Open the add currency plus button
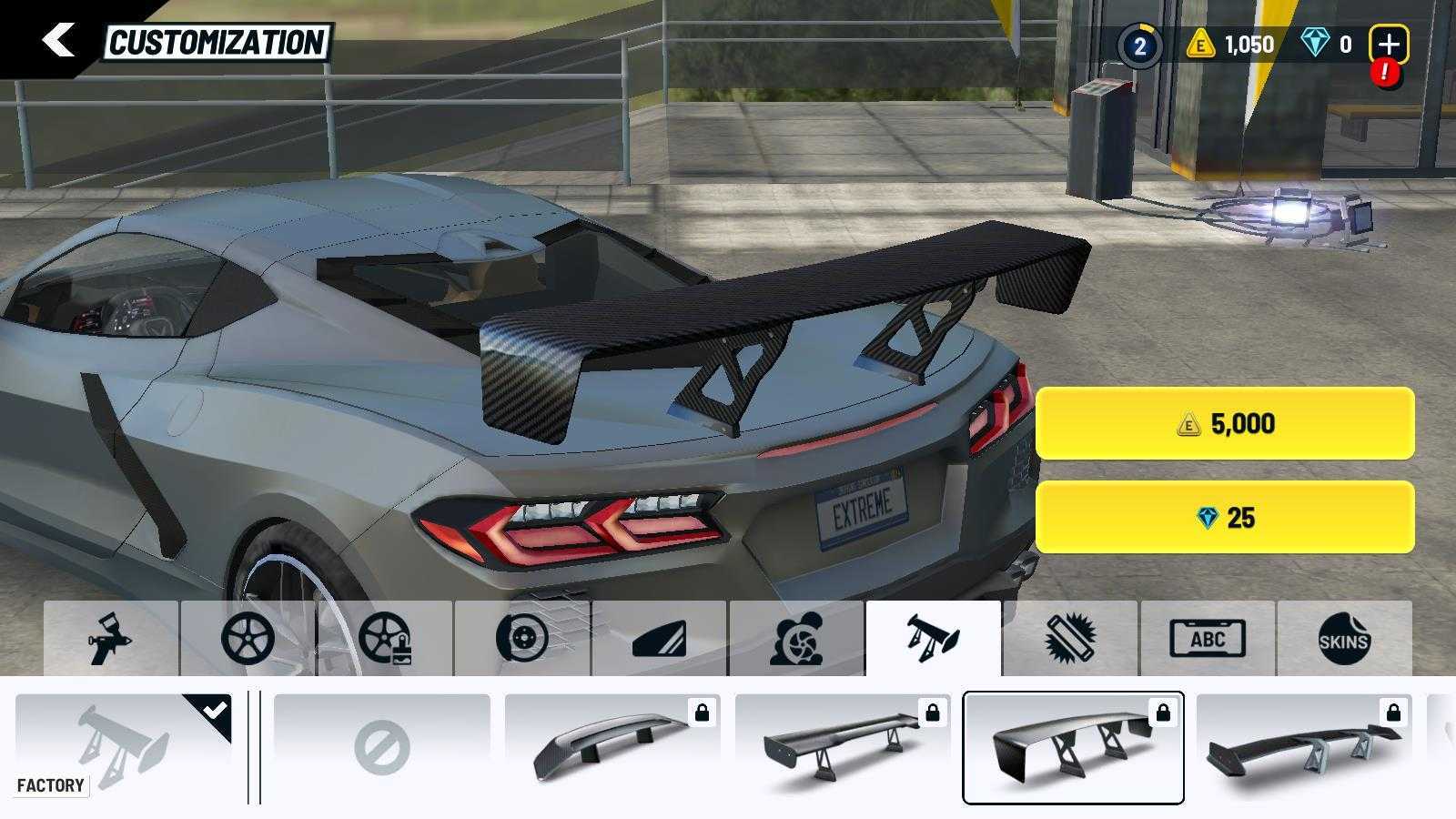Image resolution: width=1456 pixels, height=819 pixels. tap(1389, 44)
